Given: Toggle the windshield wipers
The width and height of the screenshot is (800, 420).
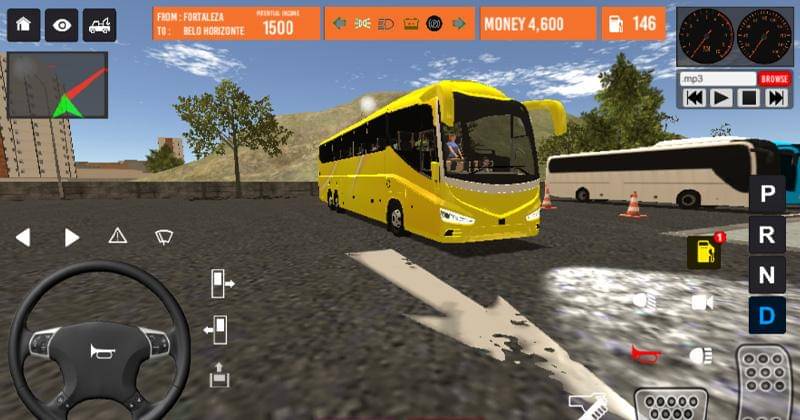Looking at the screenshot, I should coord(165,236).
